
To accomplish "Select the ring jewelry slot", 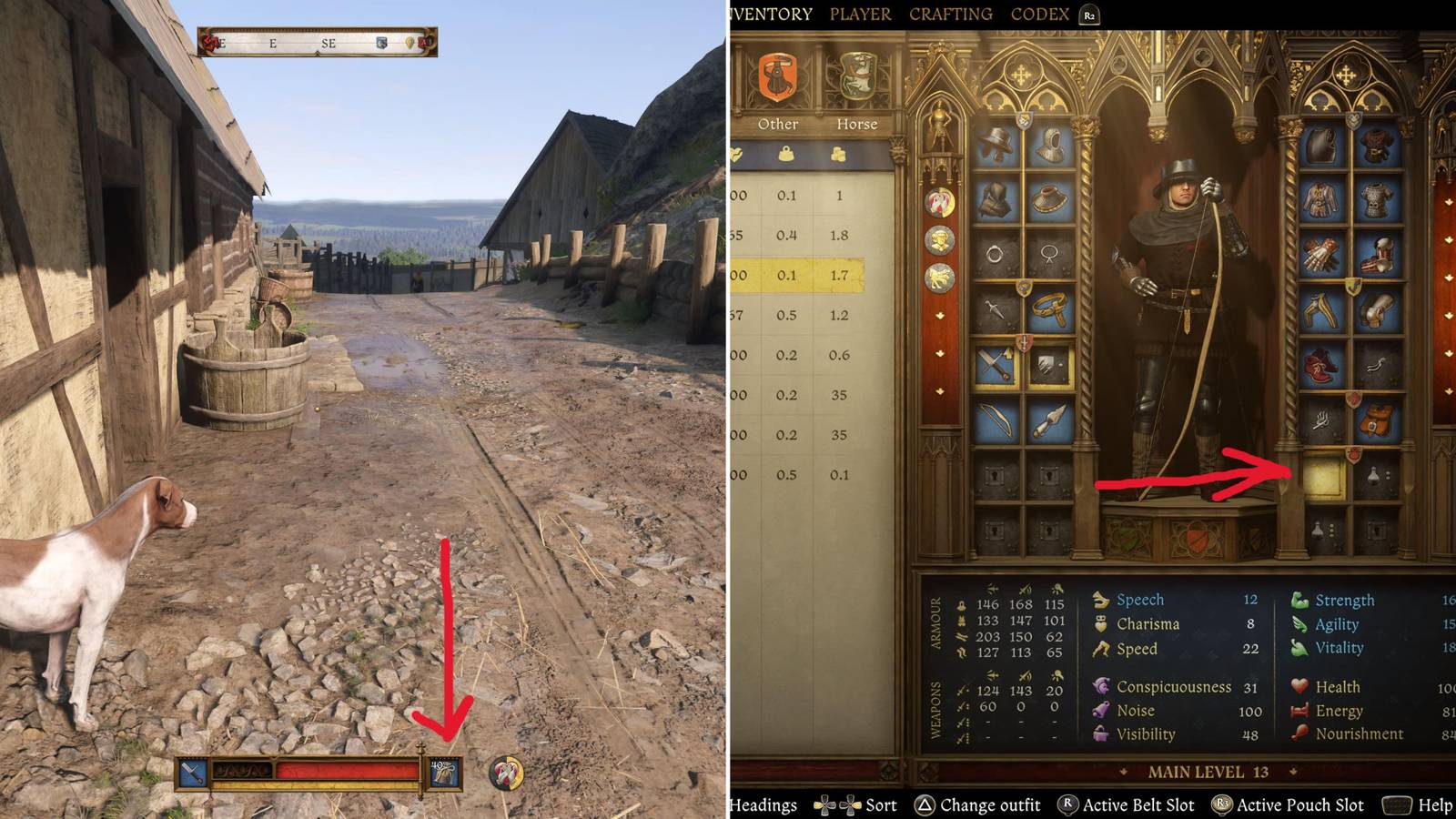I will point(996,253).
